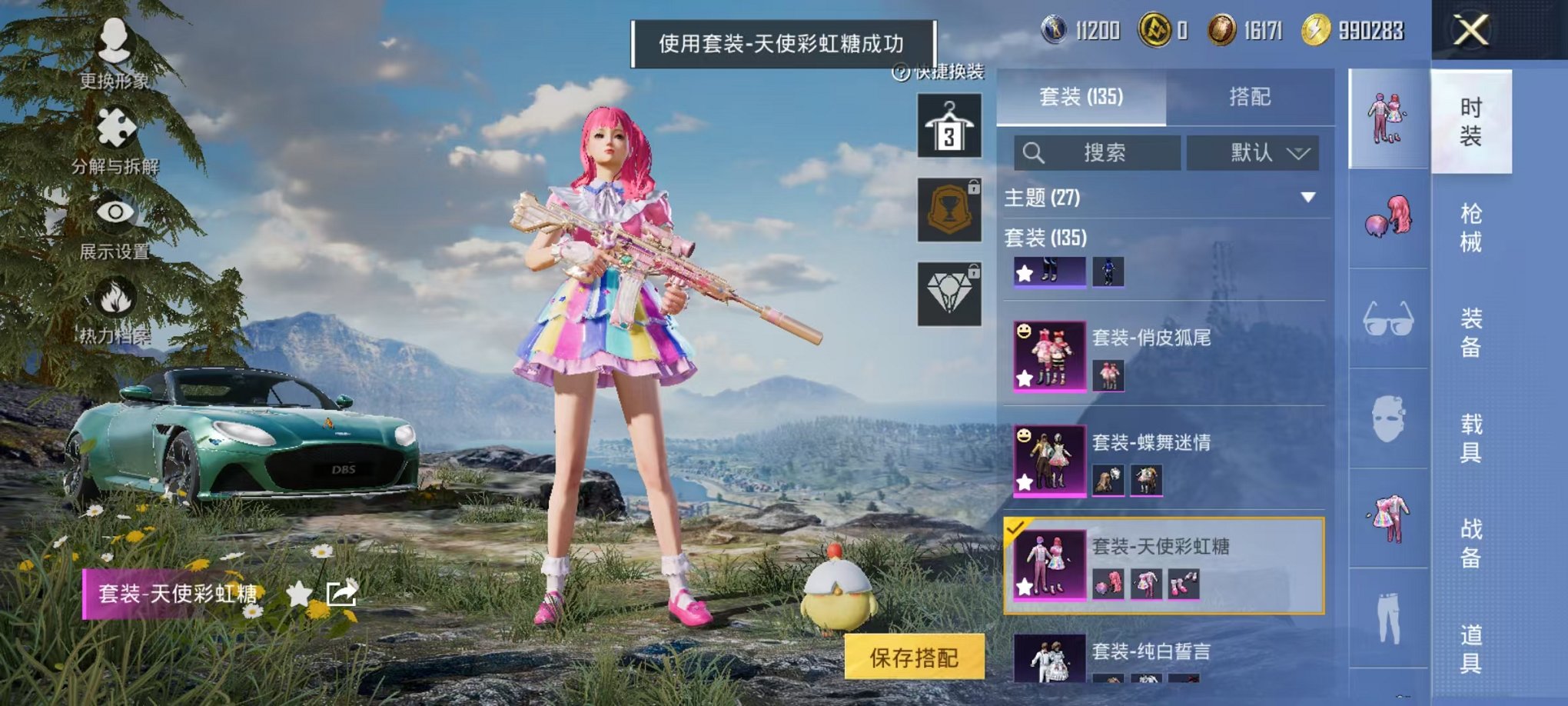Screen dimensions: 1568x706
Task: Click the 搜索 search bar
Action: 1099,152
